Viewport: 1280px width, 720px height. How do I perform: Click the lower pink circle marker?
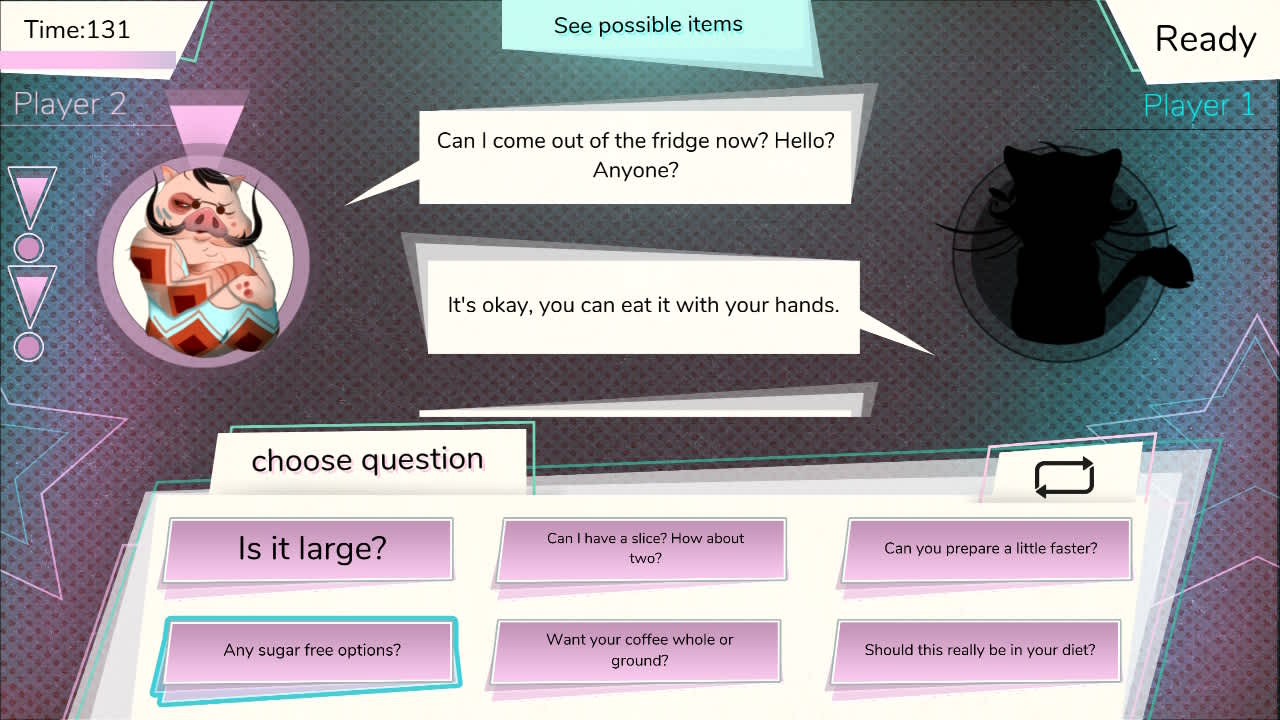[x=28, y=348]
